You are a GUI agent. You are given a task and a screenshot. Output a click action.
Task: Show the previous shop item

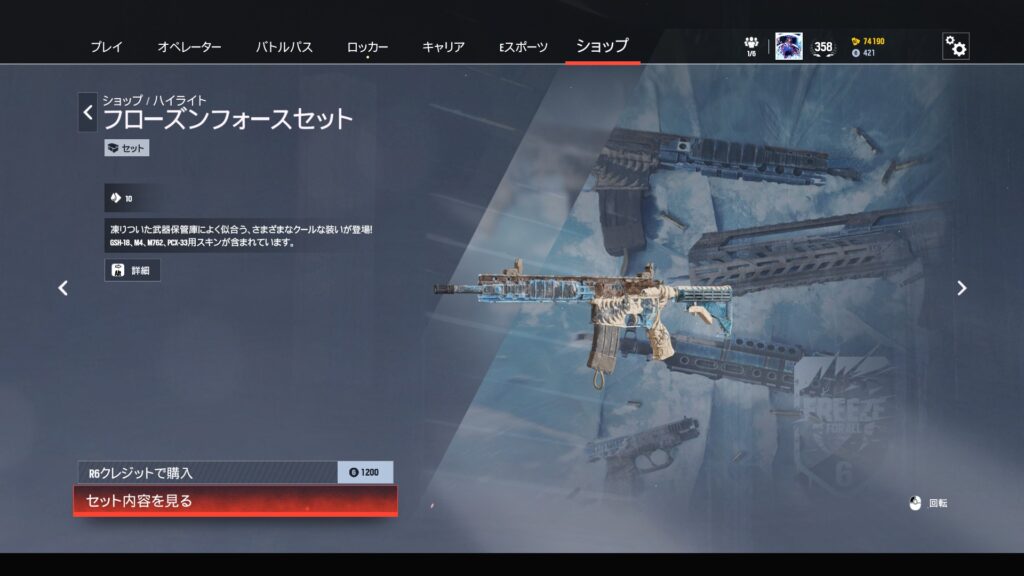(63, 288)
